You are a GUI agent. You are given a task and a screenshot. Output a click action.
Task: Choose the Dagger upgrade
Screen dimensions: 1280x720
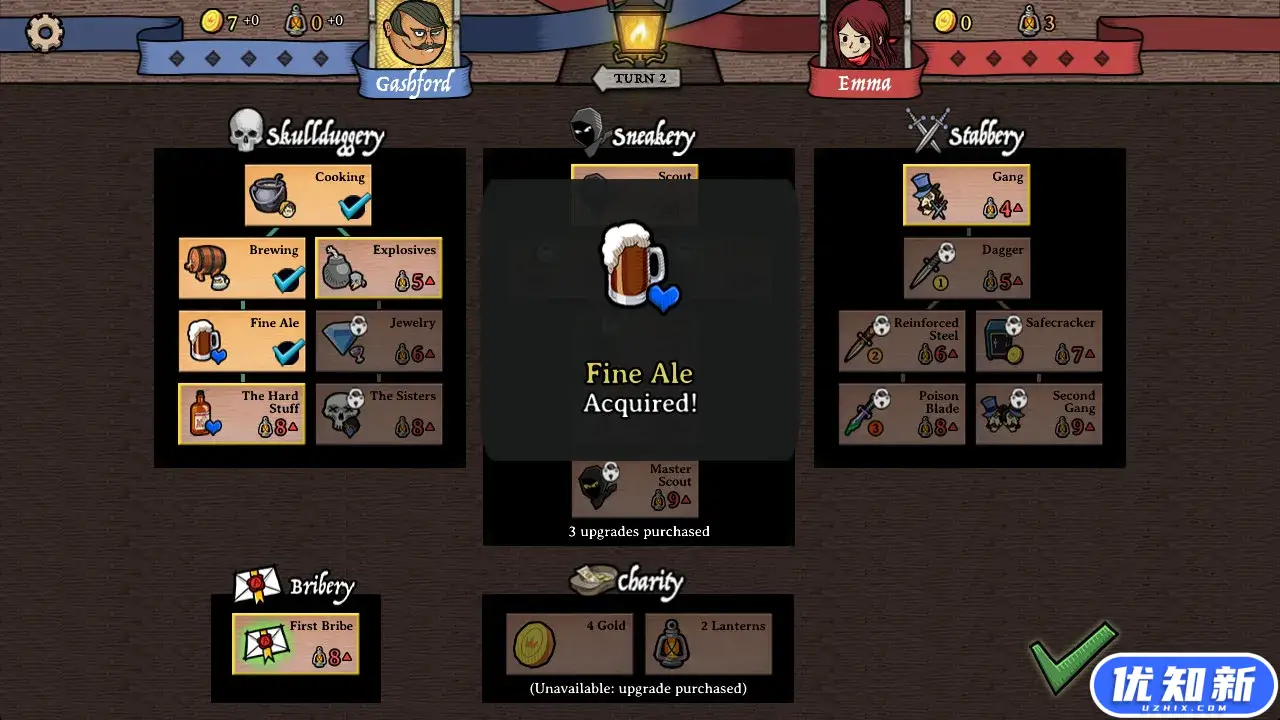(x=966, y=268)
